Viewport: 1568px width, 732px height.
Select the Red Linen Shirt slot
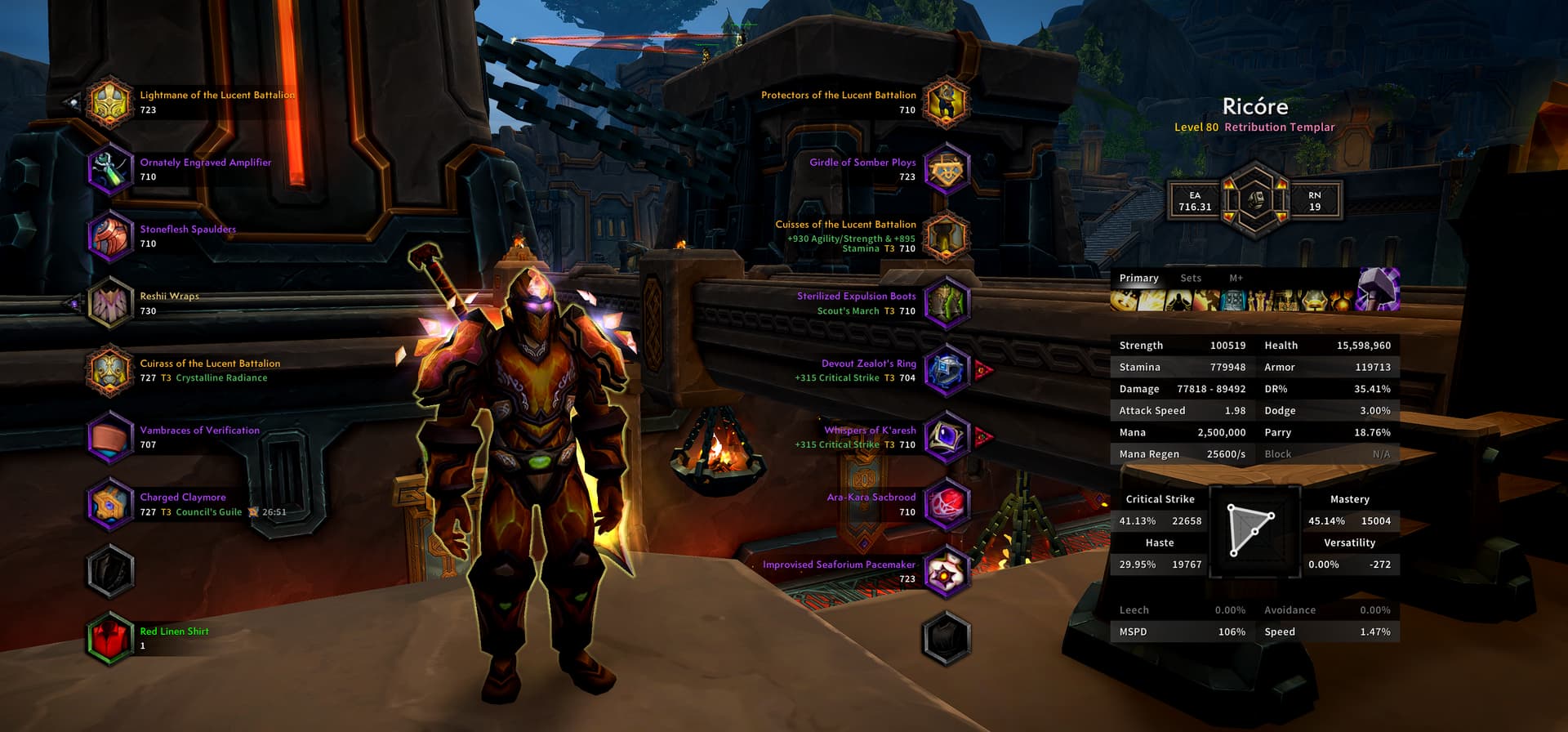coord(110,638)
